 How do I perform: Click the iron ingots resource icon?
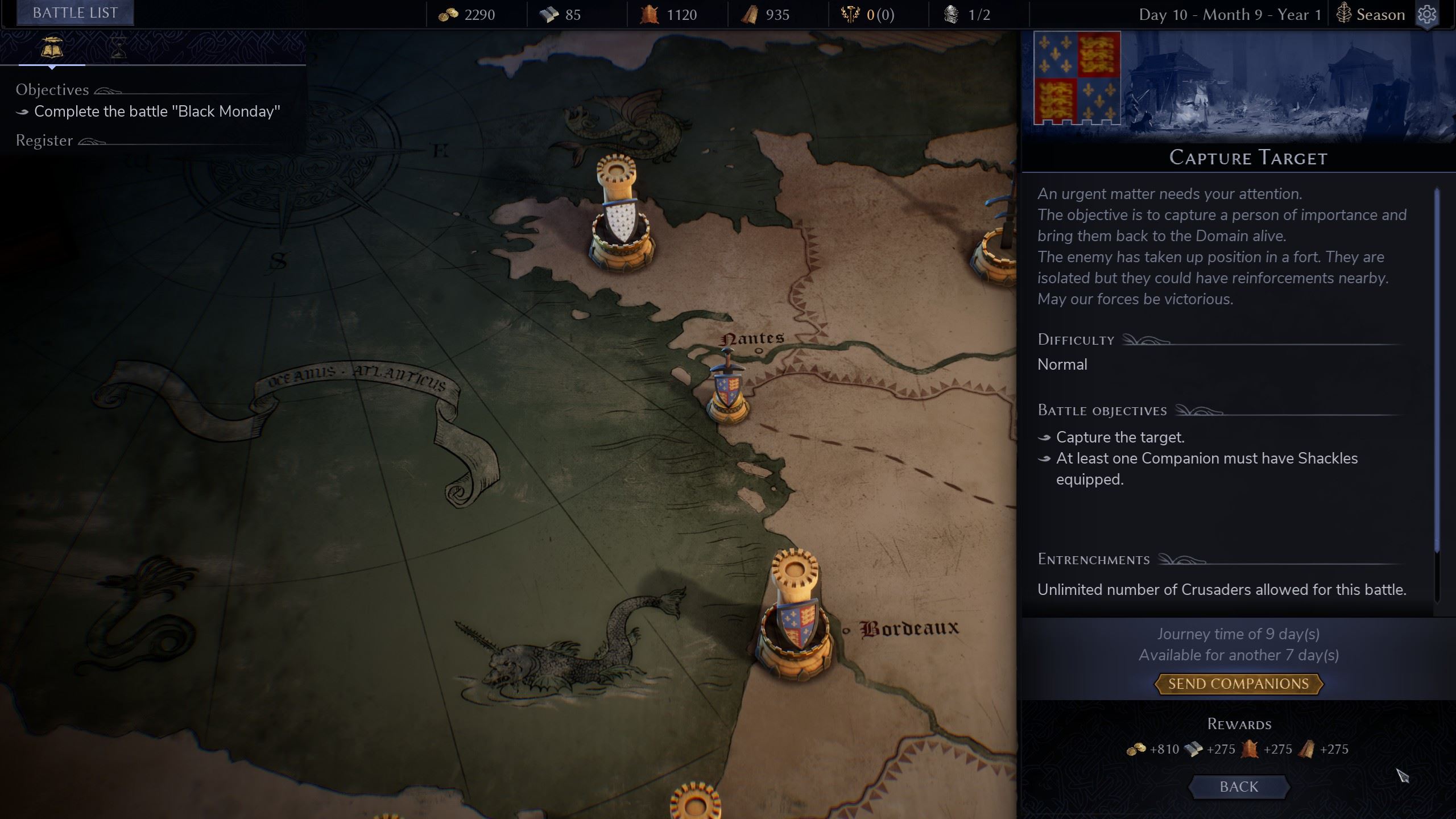(548, 14)
